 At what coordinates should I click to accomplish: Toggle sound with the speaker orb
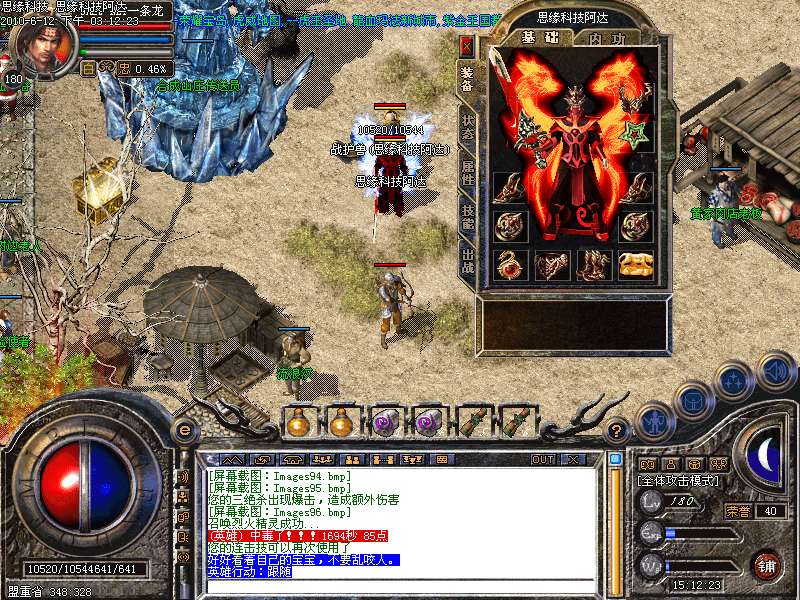pos(776,371)
